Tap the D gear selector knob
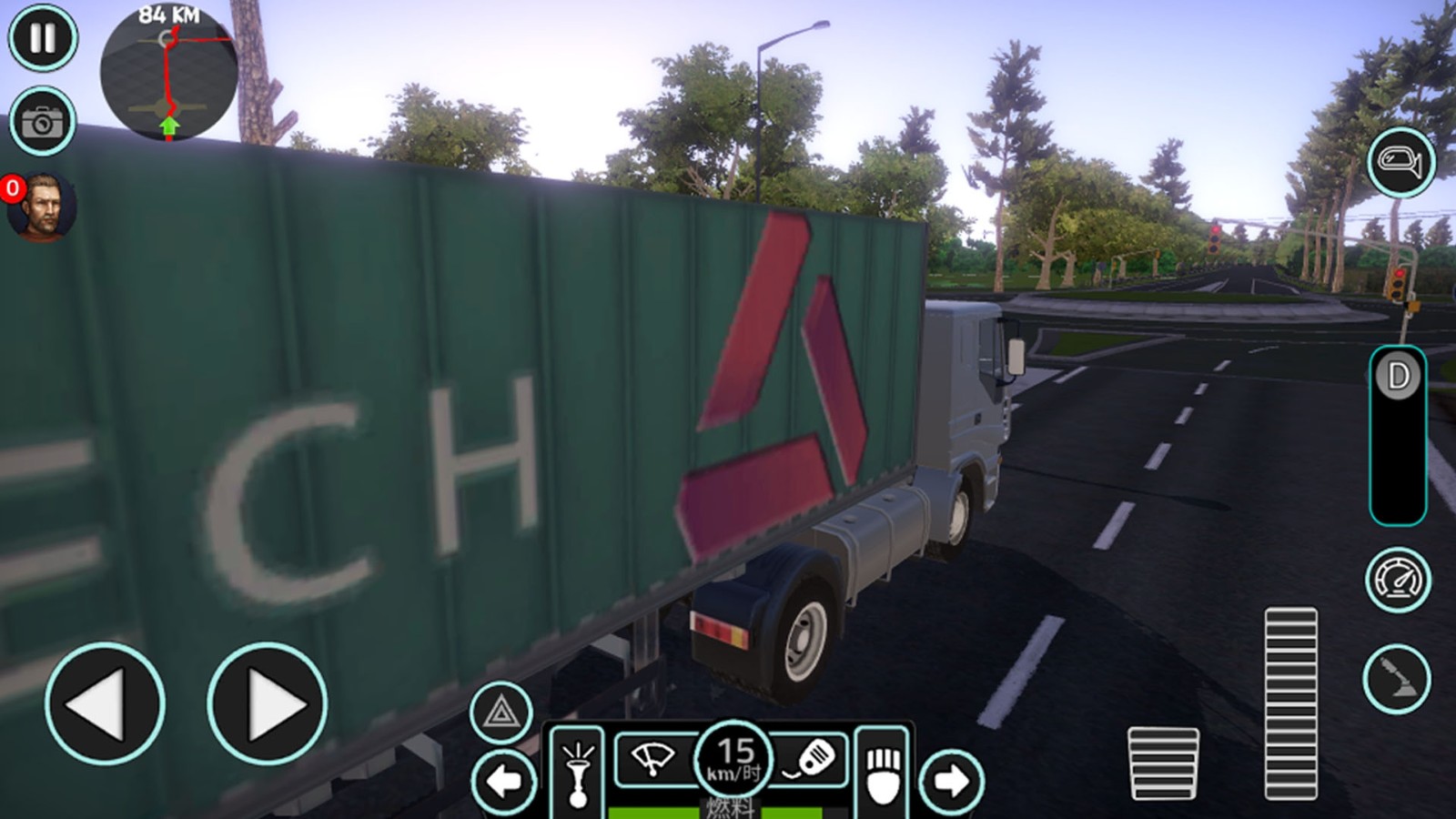The width and height of the screenshot is (1456, 819). tap(1398, 376)
